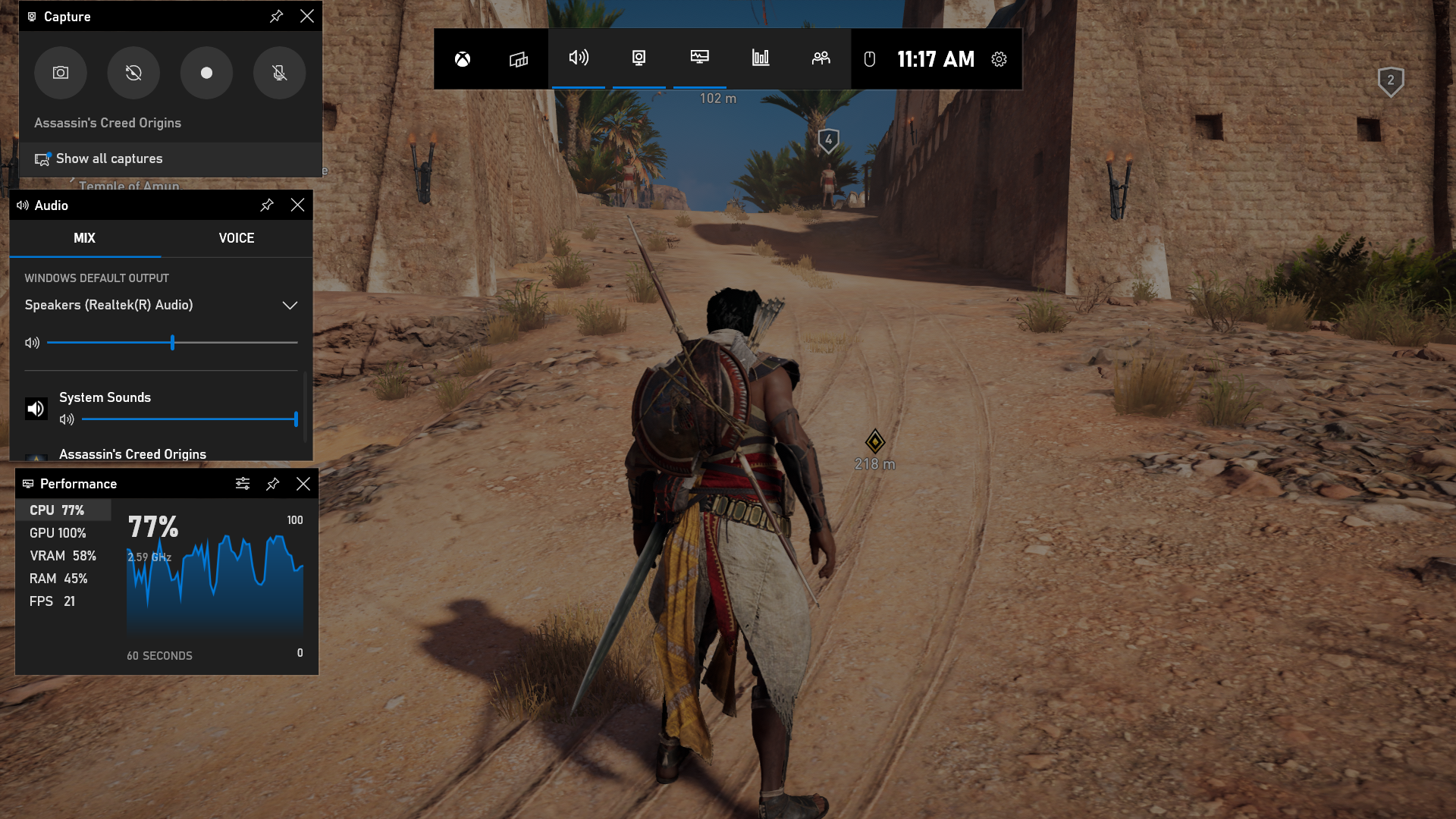Show the GPU graph in Performance
The height and width of the screenshot is (819, 1456).
(x=58, y=533)
